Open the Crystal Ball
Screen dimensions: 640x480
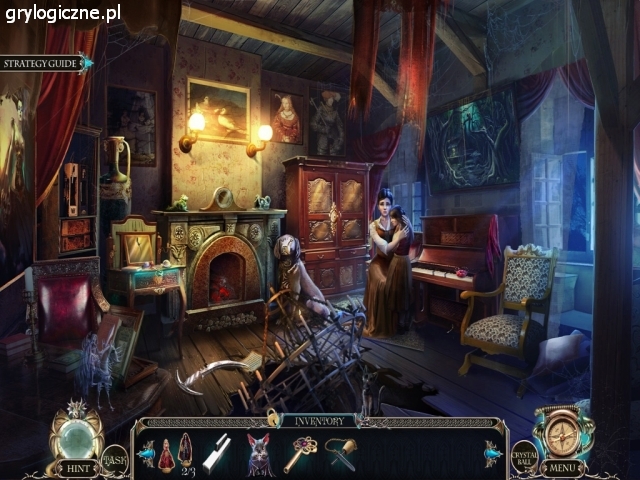pos(524,456)
